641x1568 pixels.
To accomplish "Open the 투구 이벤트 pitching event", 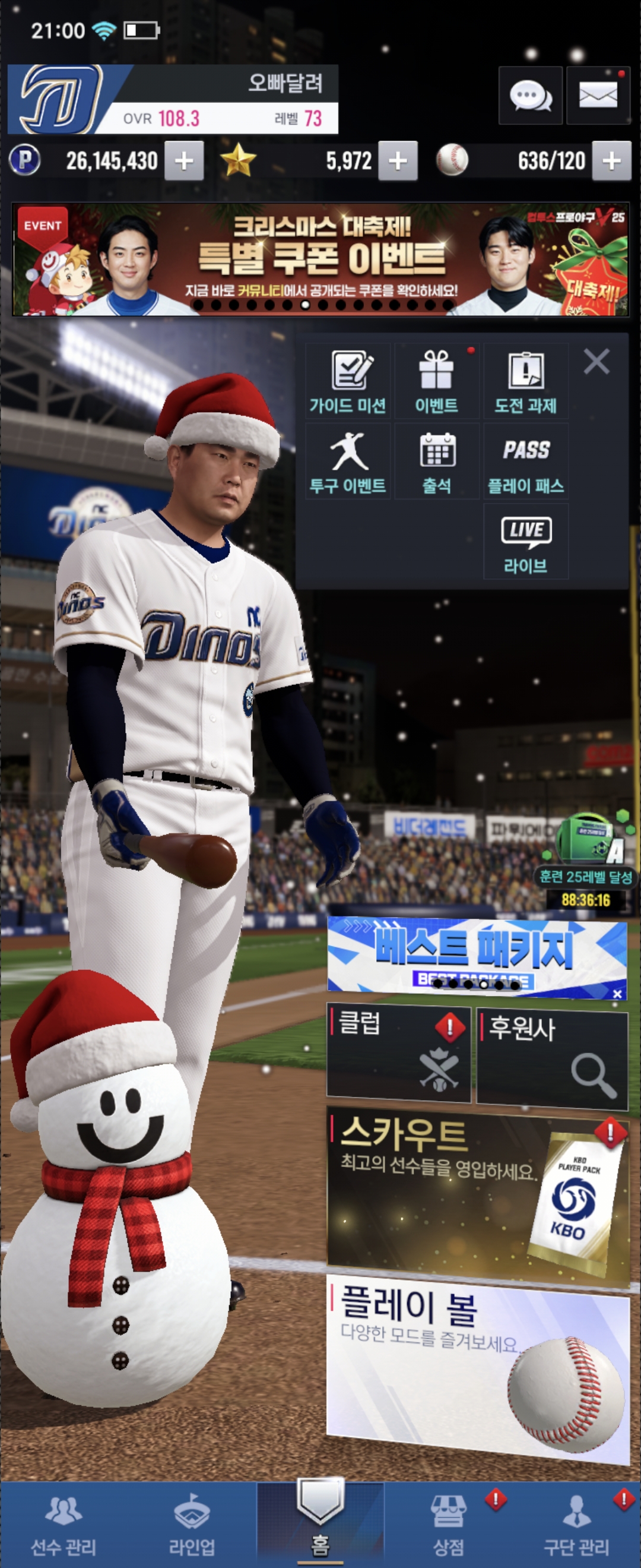I will [x=347, y=462].
